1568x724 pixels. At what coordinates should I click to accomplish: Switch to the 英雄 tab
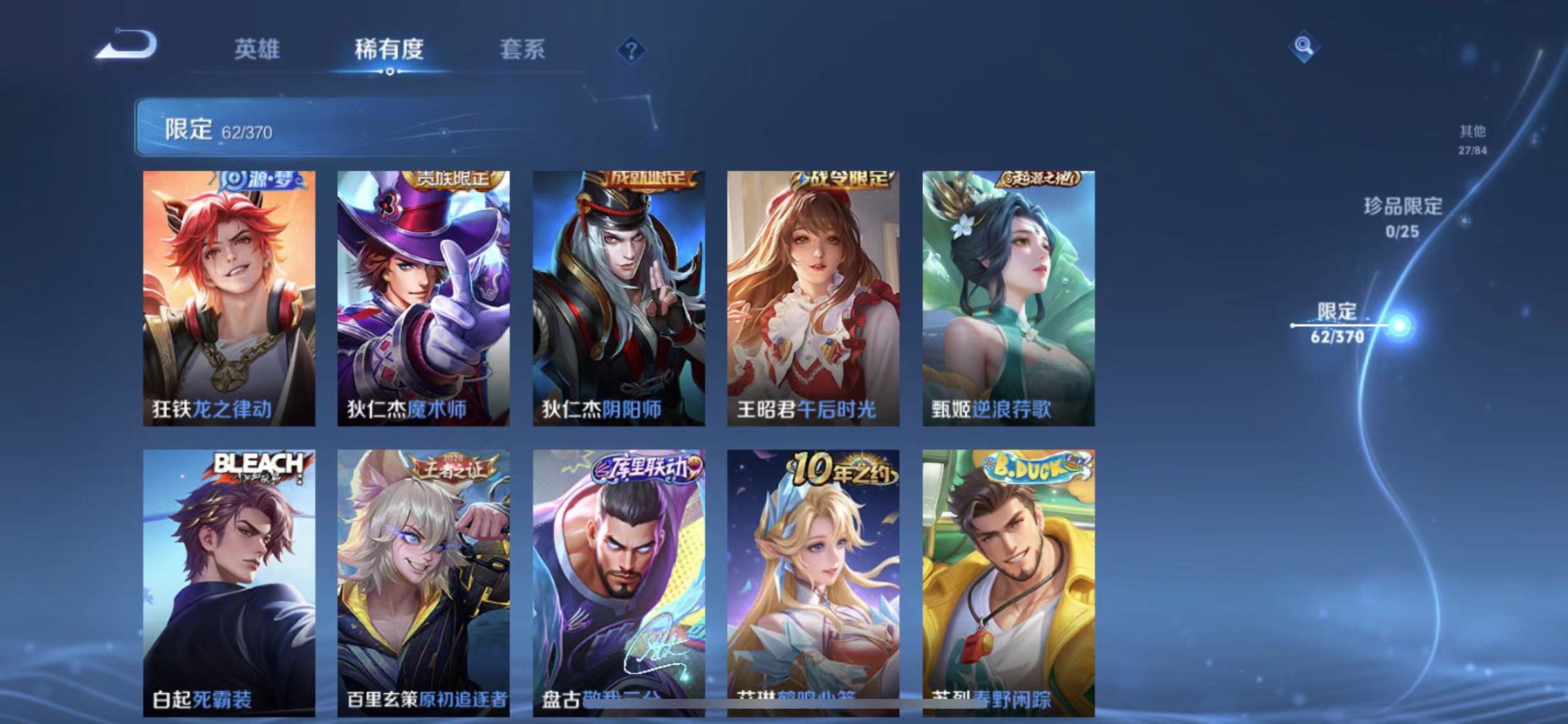click(x=257, y=51)
